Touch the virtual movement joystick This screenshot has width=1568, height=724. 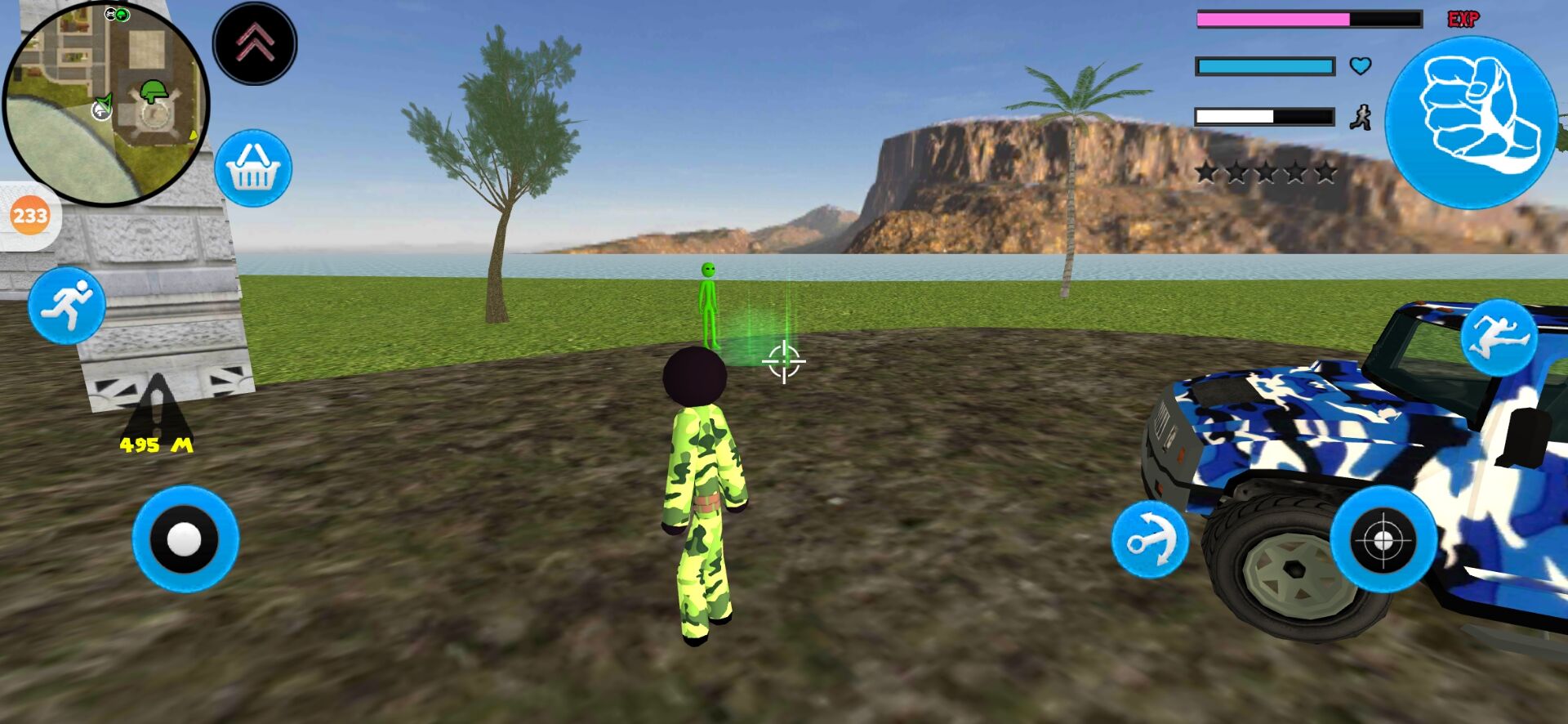click(x=185, y=539)
